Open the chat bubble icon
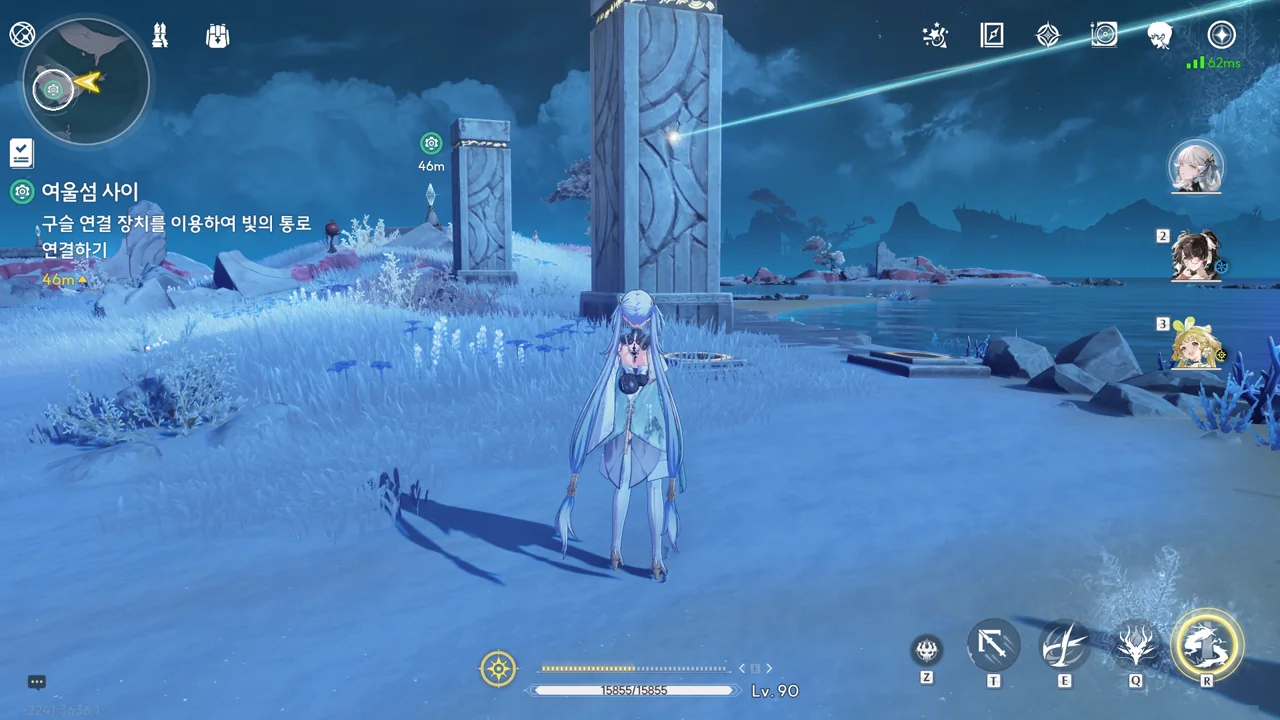Screen dimensions: 1280x720 click(x=37, y=682)
